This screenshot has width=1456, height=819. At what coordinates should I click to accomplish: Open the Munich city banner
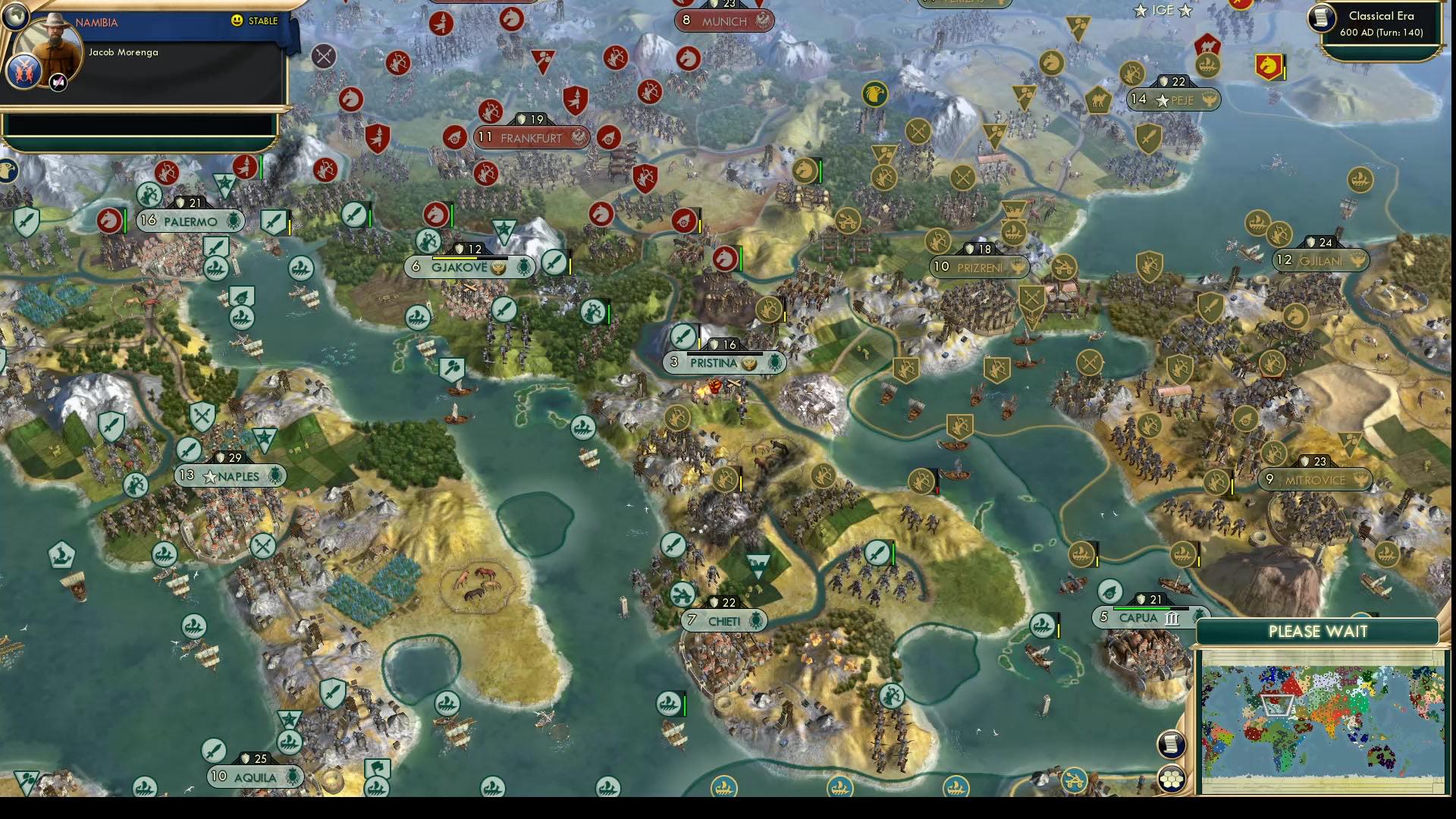[723, 20]
